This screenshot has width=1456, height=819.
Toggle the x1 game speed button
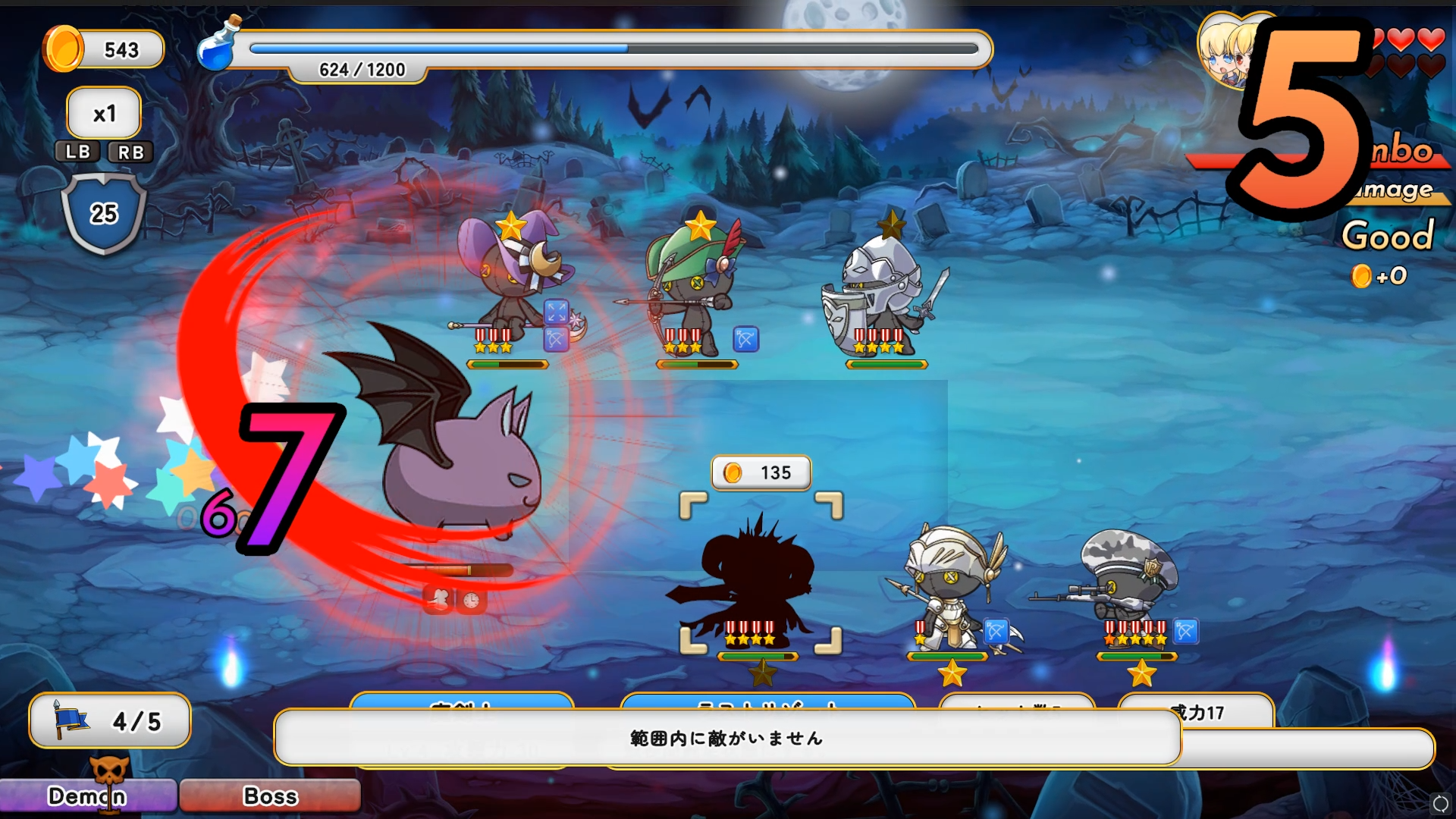[104, 114]
